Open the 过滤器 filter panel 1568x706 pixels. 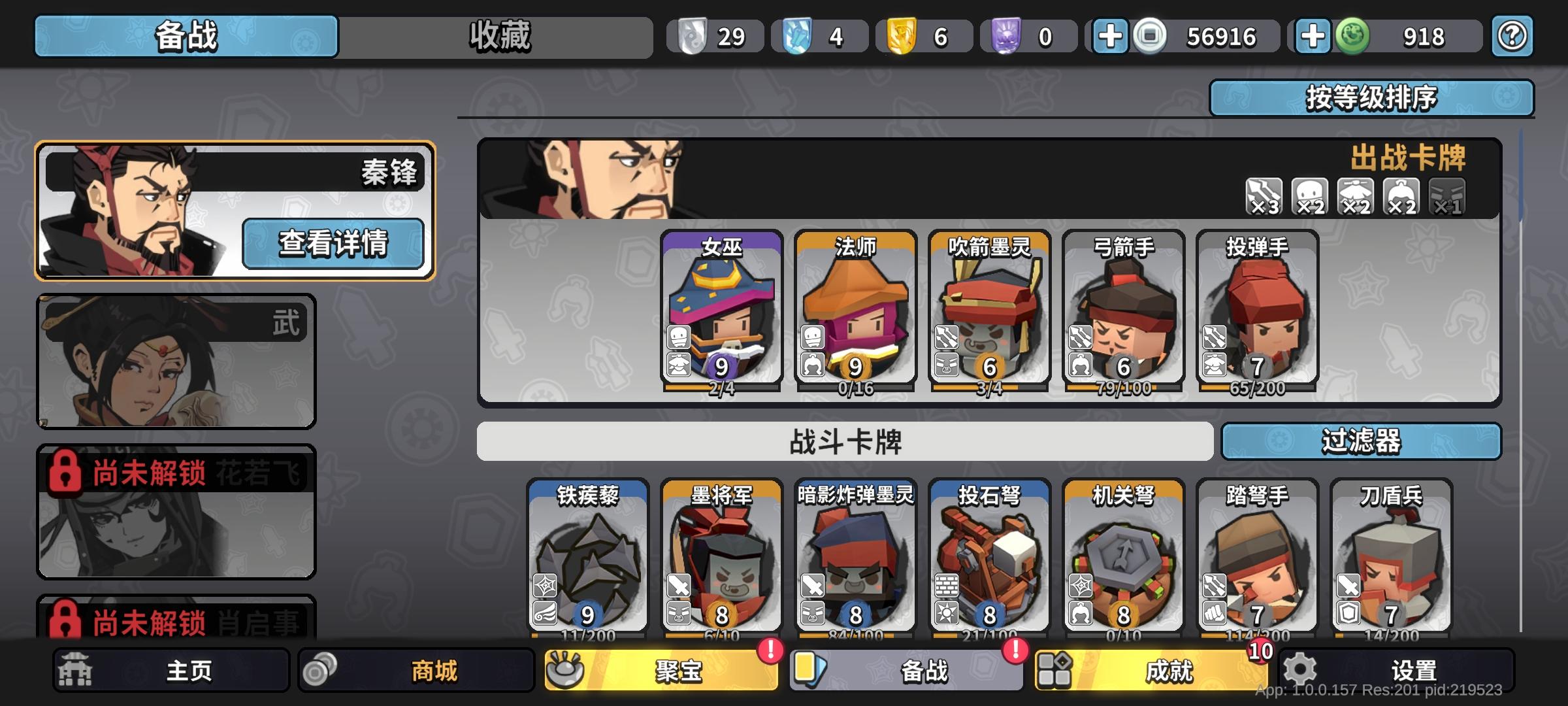pos(1362,443)
